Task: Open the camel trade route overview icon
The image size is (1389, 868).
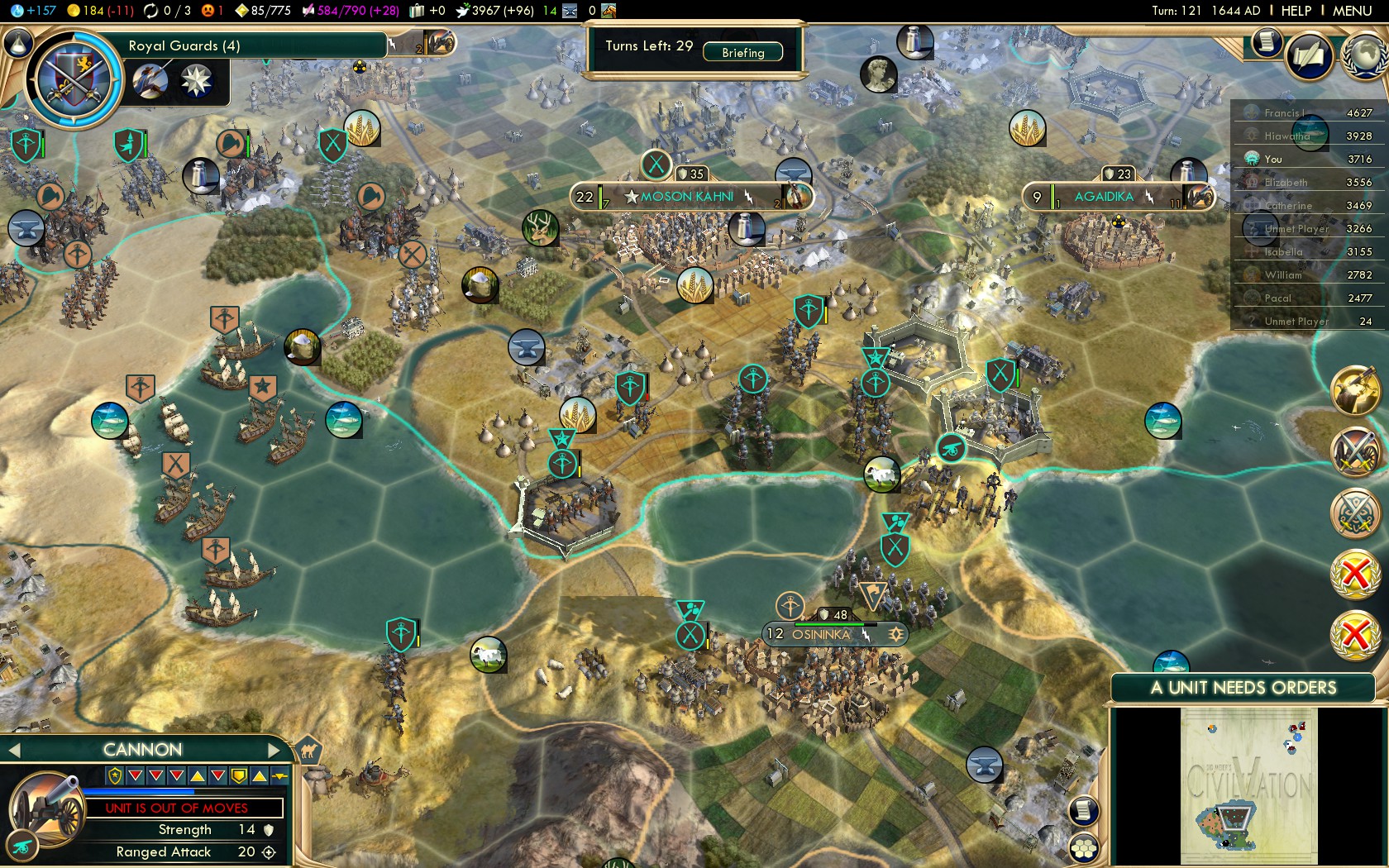Action: tap(308, 750)
